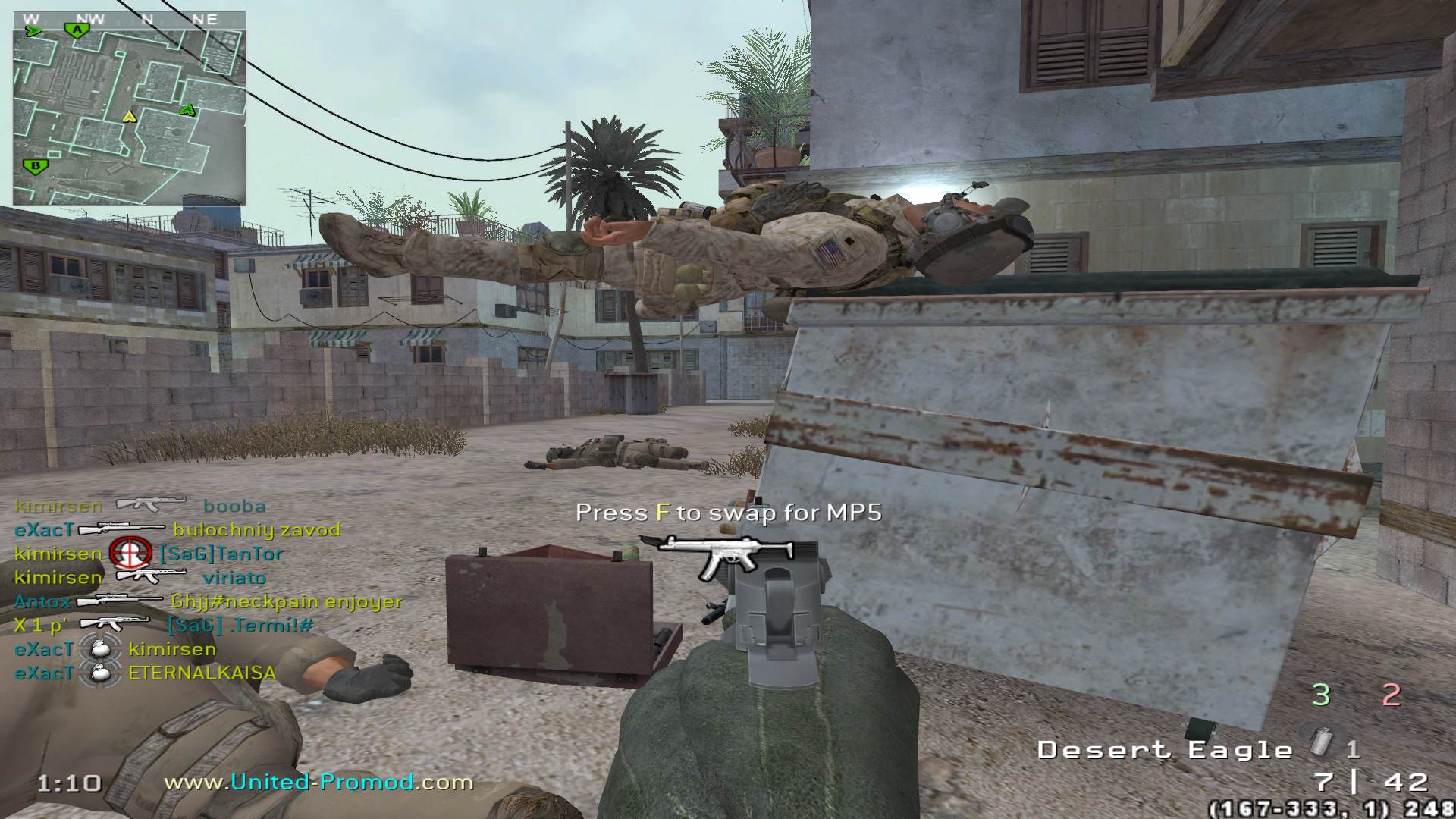Click killfeed row for bulochniy zavod
1456x819 pixels.
coord(177,529)
